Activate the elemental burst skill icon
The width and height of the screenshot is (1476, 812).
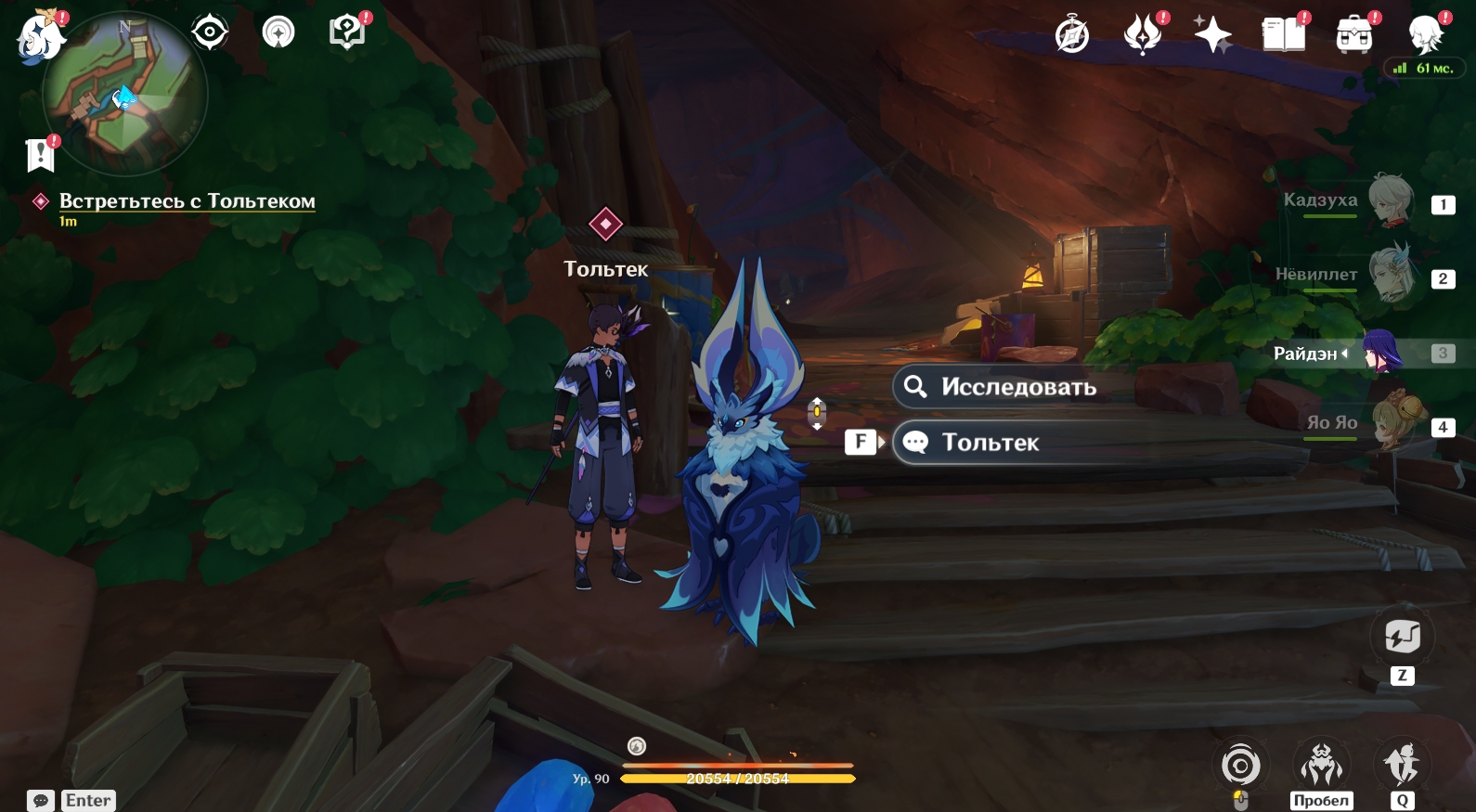click(x=1402, y=764)
